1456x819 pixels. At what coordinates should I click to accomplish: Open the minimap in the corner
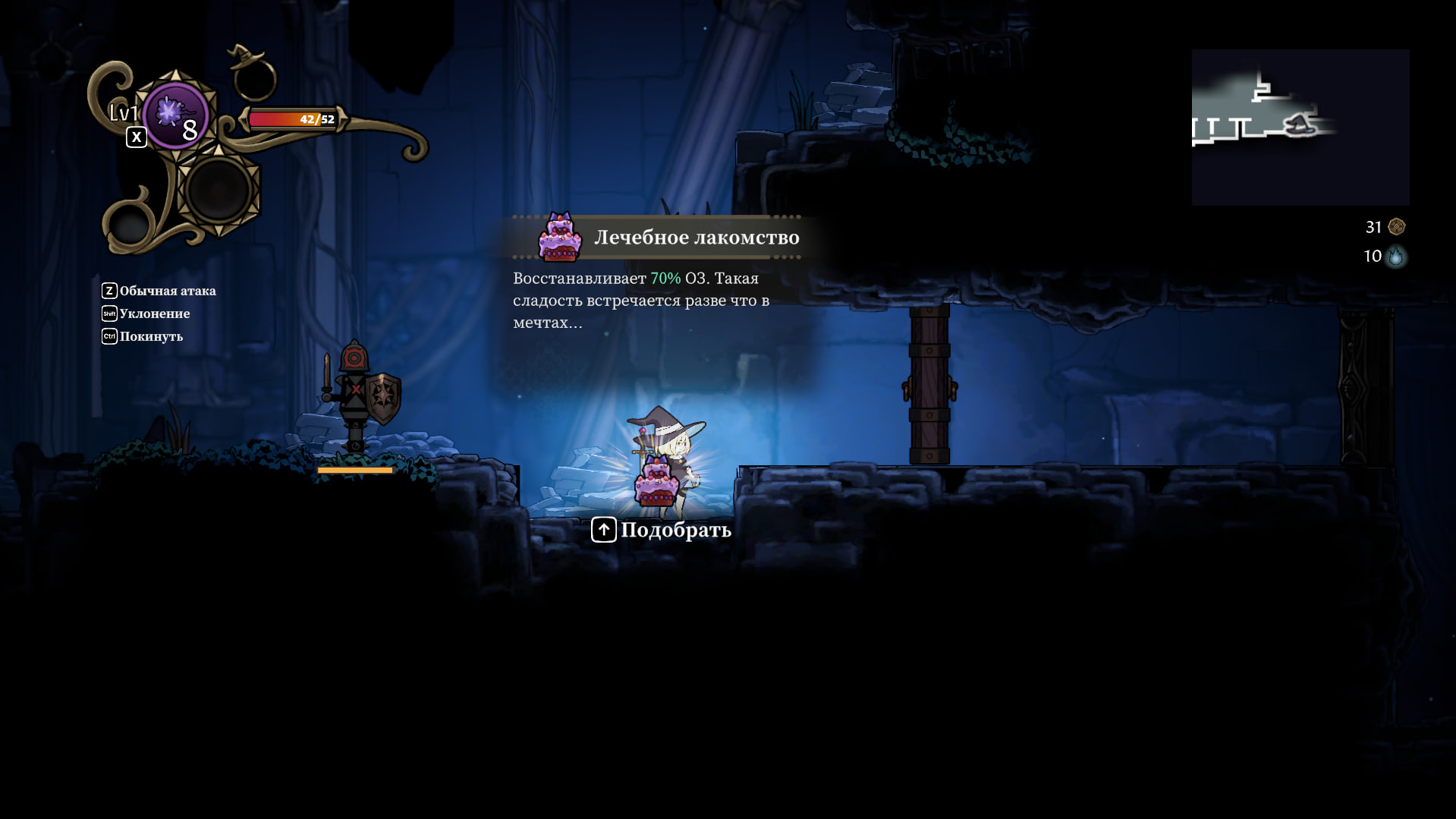[x=1300, y=128]
